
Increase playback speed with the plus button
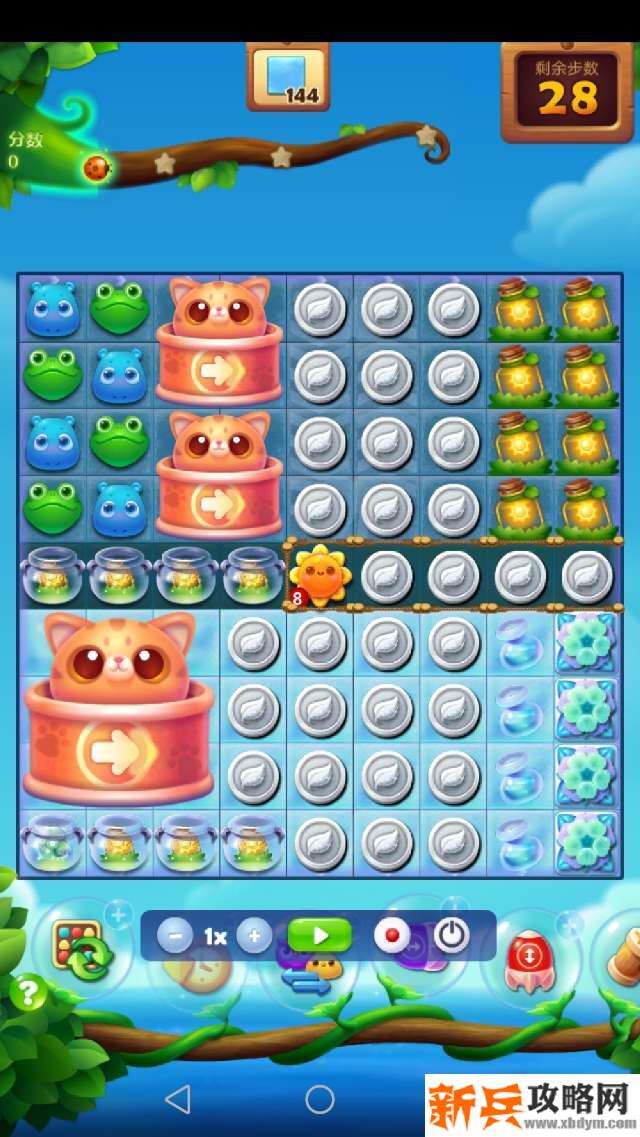coord(254,936)
